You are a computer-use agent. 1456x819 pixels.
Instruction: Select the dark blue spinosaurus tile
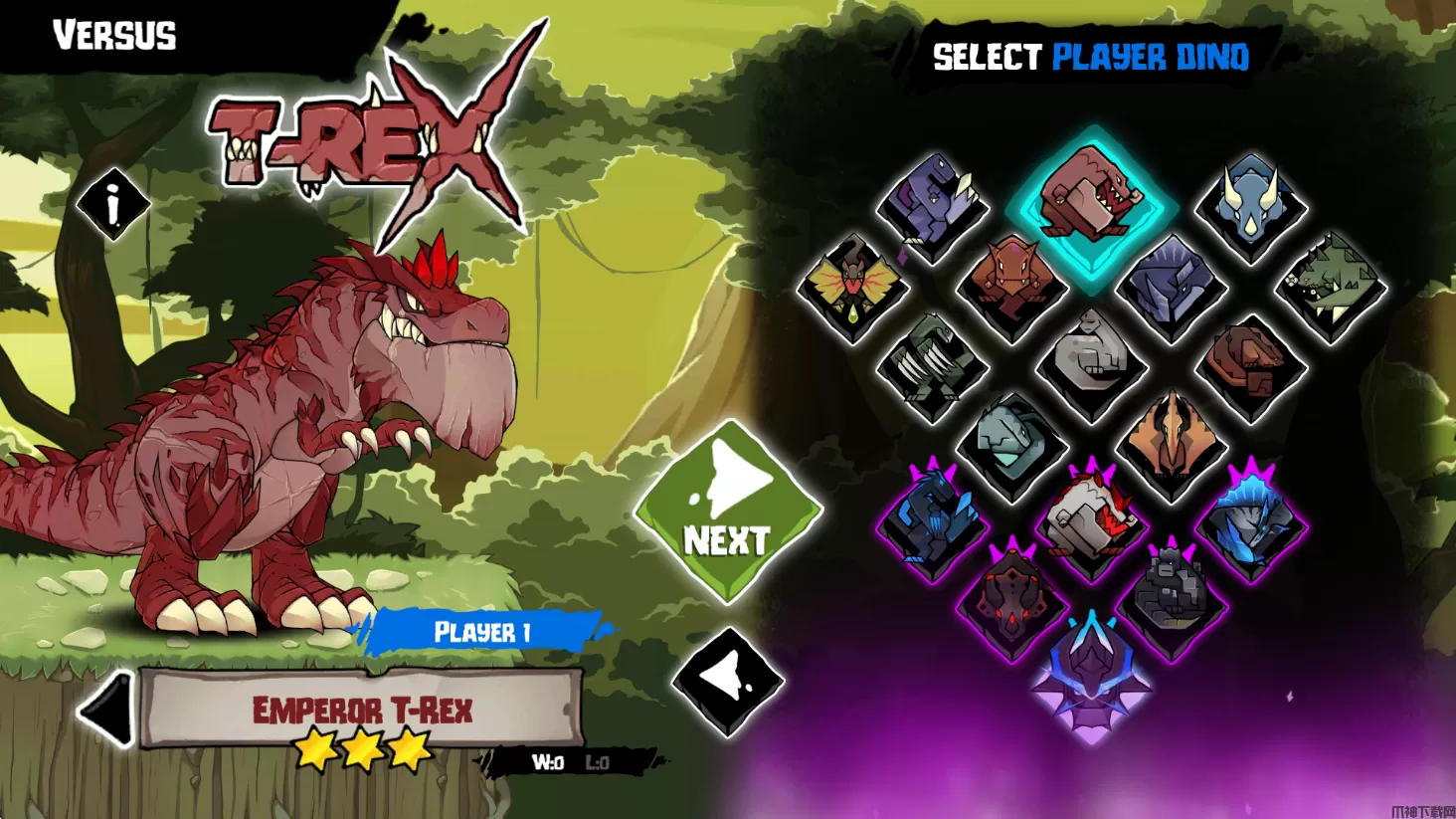tap(1171, 287)
